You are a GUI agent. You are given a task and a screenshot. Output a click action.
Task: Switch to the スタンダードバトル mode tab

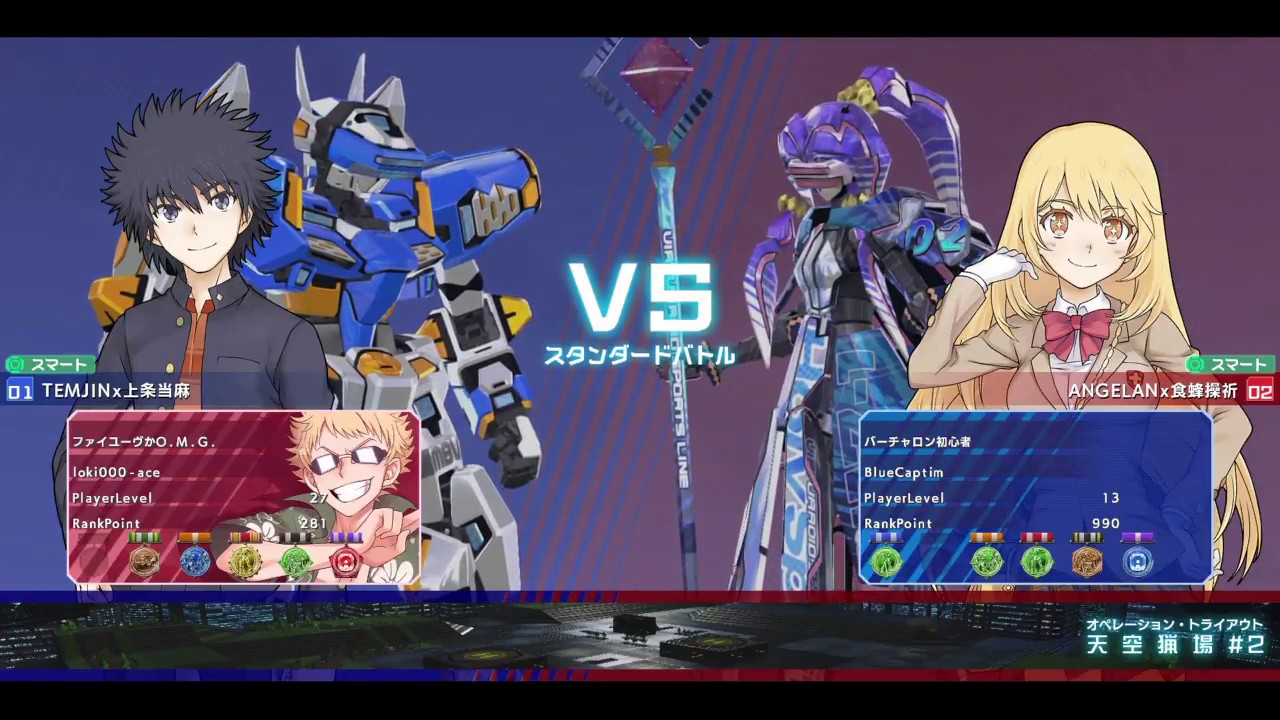coord(643,355)
